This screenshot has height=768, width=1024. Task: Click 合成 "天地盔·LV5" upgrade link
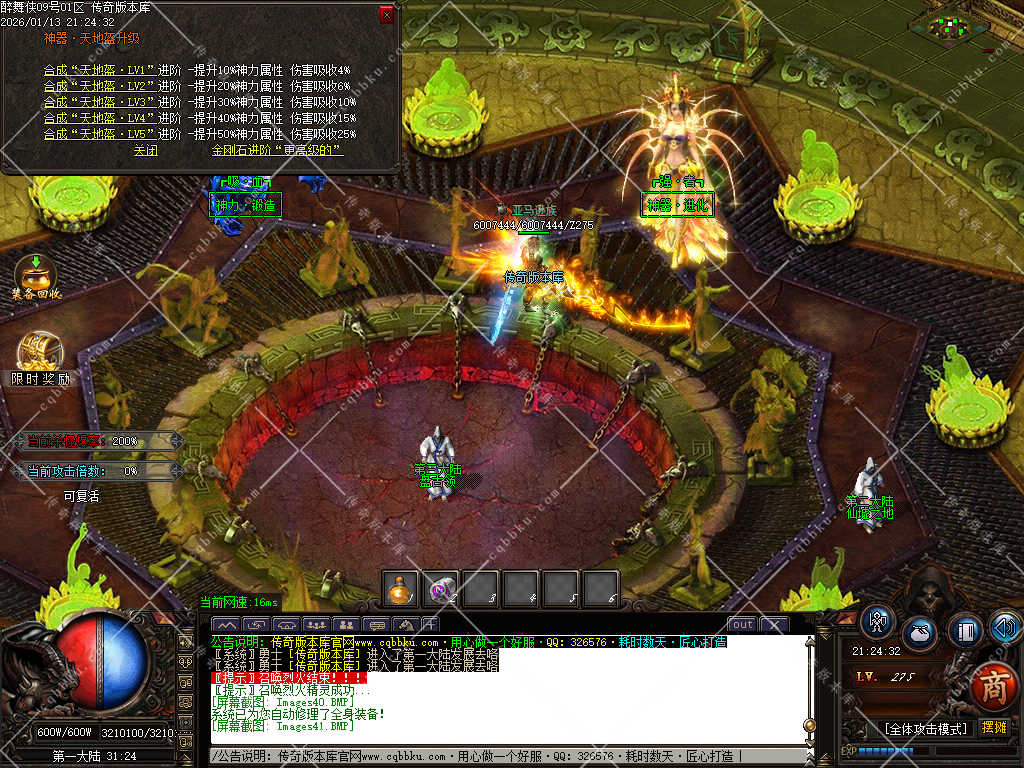coord(99,134)
